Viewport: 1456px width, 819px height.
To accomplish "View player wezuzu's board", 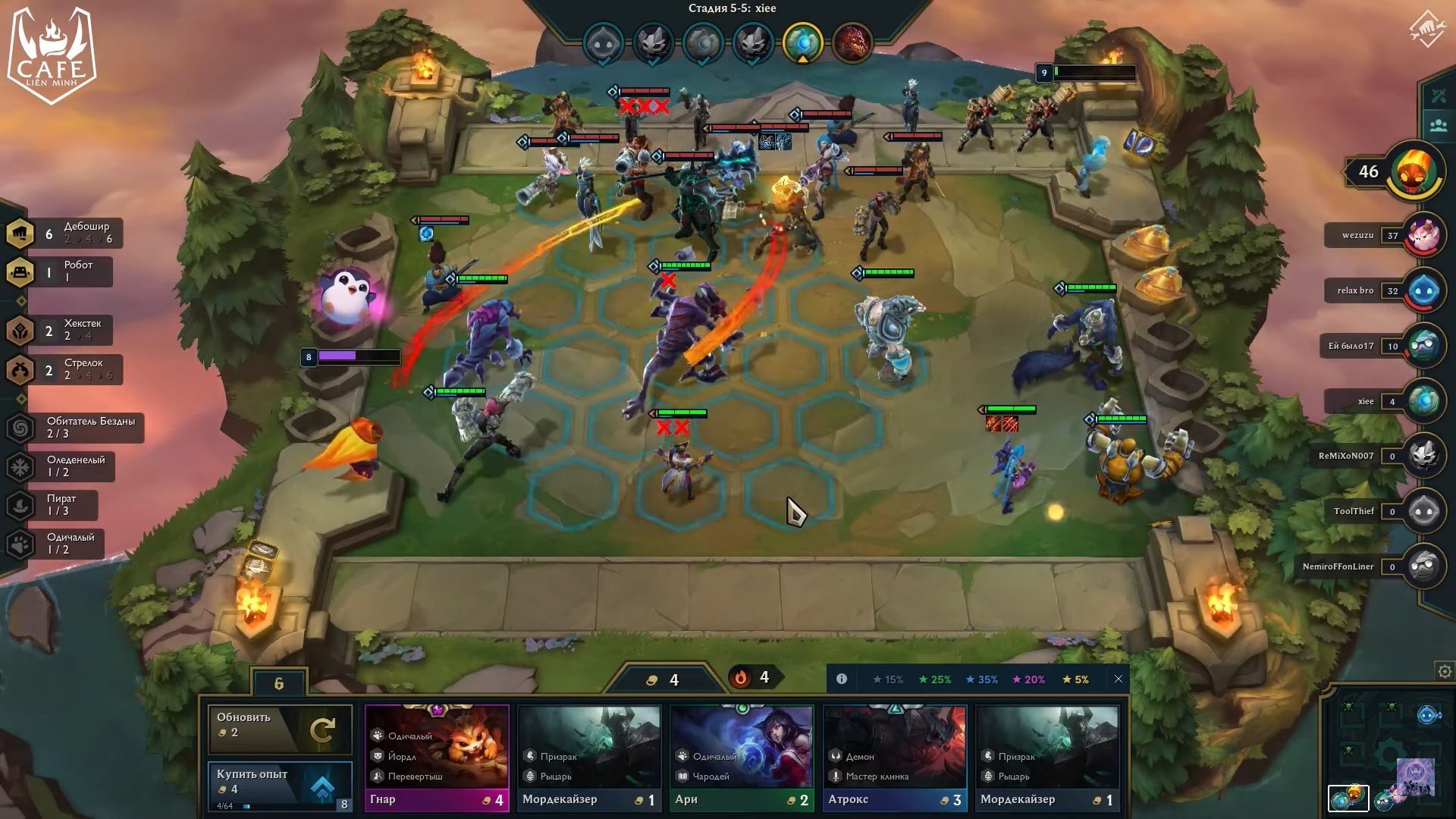I will (1423, 235).
